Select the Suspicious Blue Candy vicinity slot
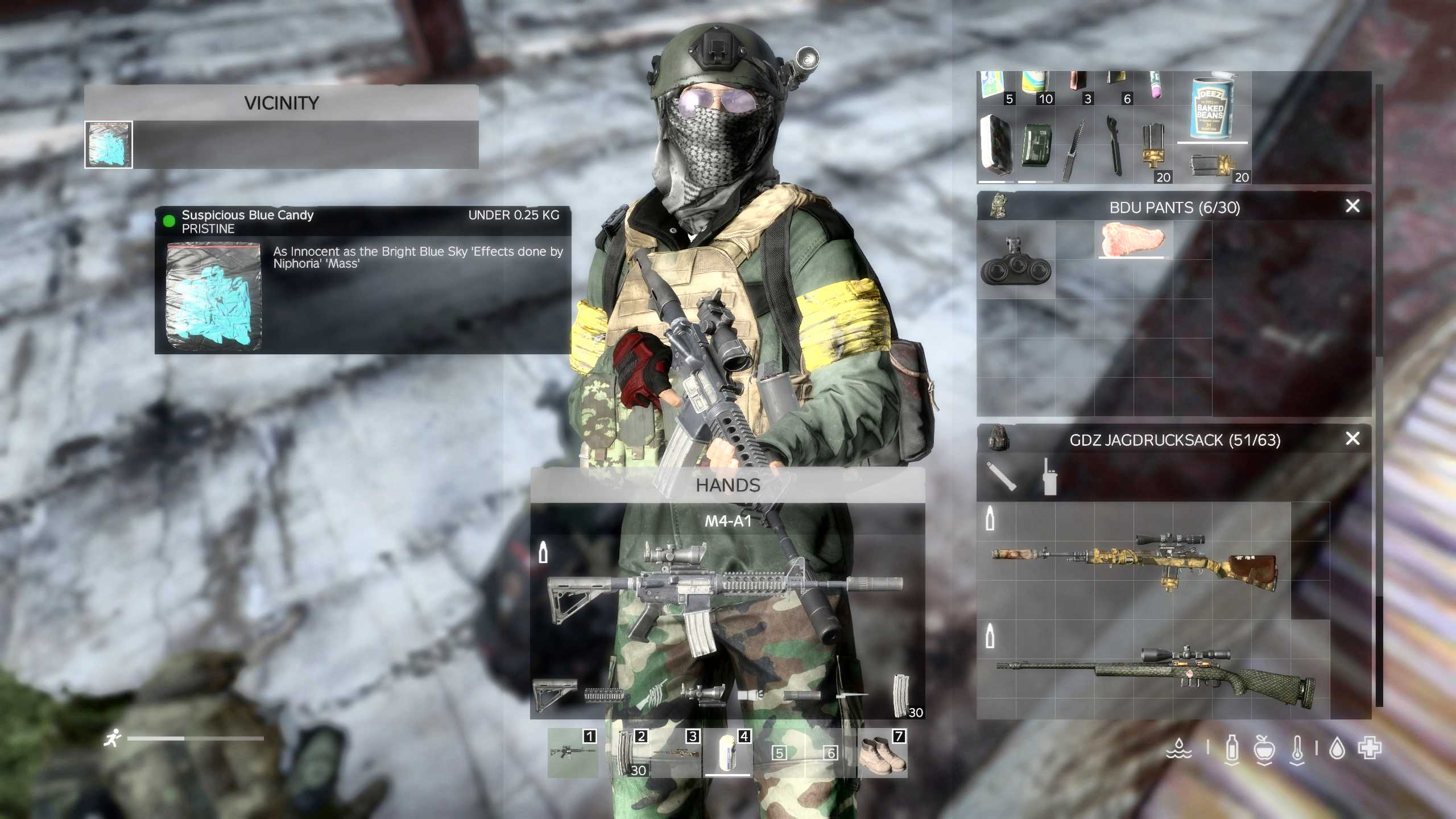The height and width of the screenshot is (819, 1456). pos(109,145)
